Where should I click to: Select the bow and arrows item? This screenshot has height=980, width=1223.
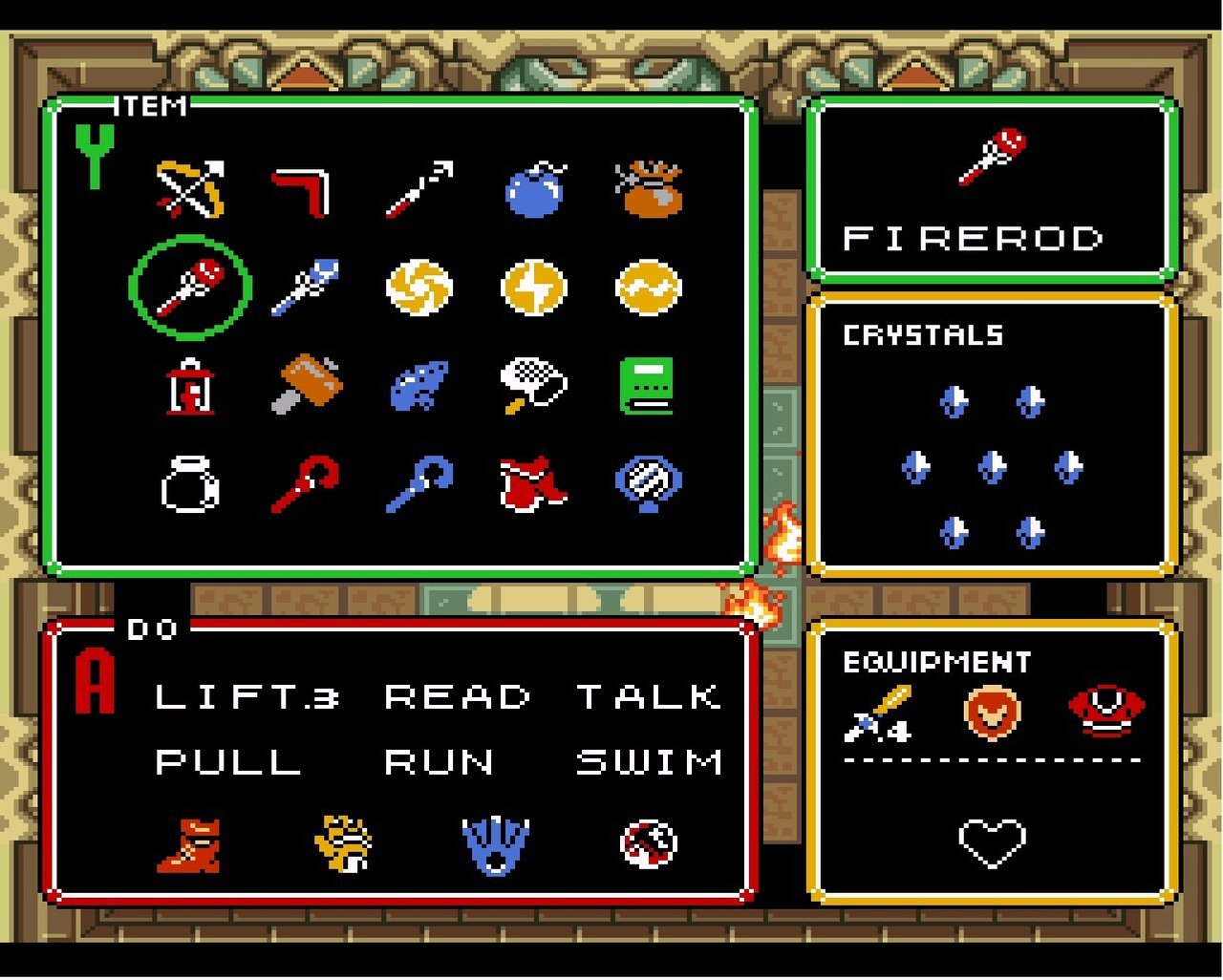(191, 188)
